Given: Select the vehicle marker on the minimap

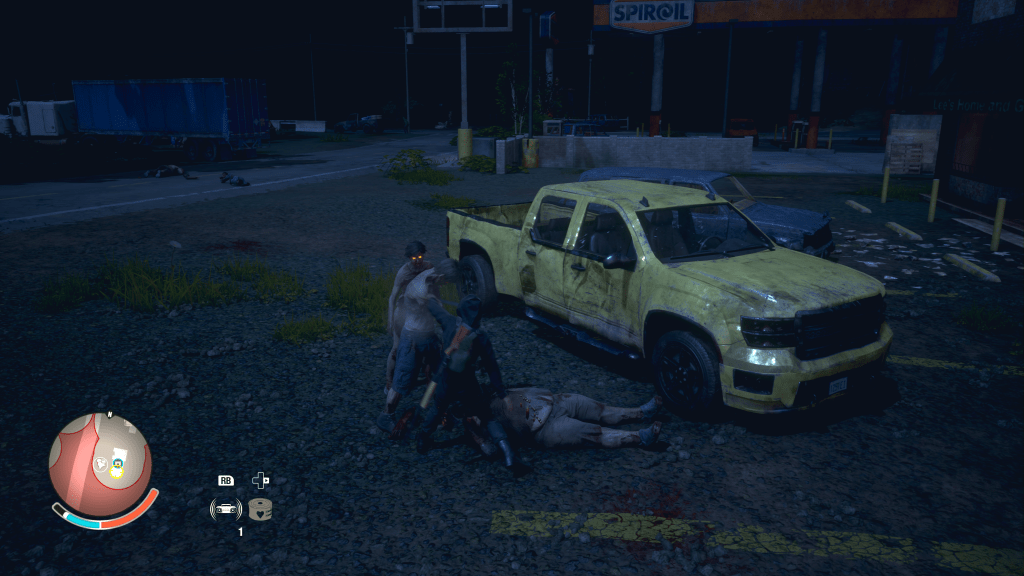Looking at the screenshot, I should point(117,463).
